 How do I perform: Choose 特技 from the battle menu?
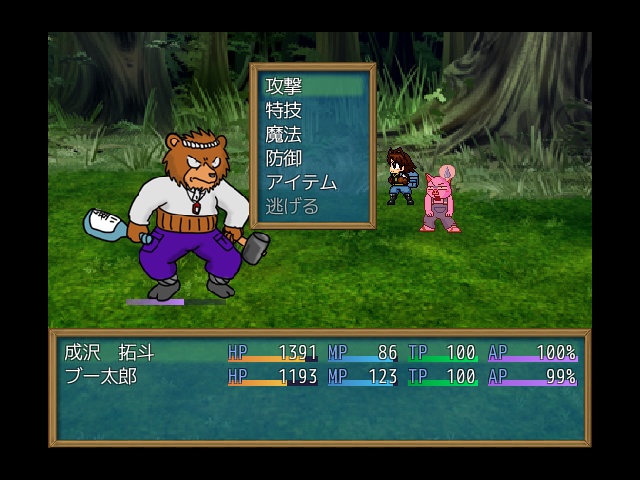click(x=312, y=111)
